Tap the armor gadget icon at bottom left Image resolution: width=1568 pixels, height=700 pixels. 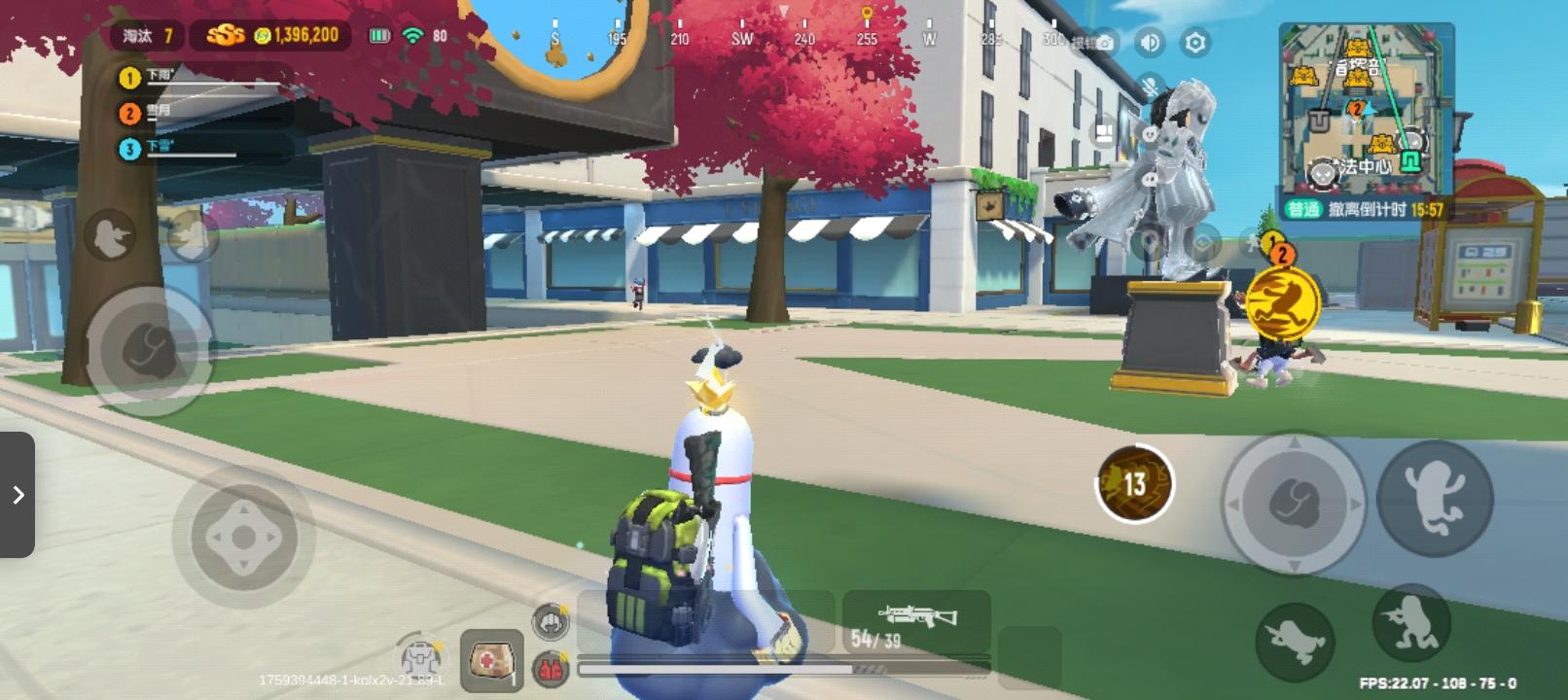click(420, 659)
